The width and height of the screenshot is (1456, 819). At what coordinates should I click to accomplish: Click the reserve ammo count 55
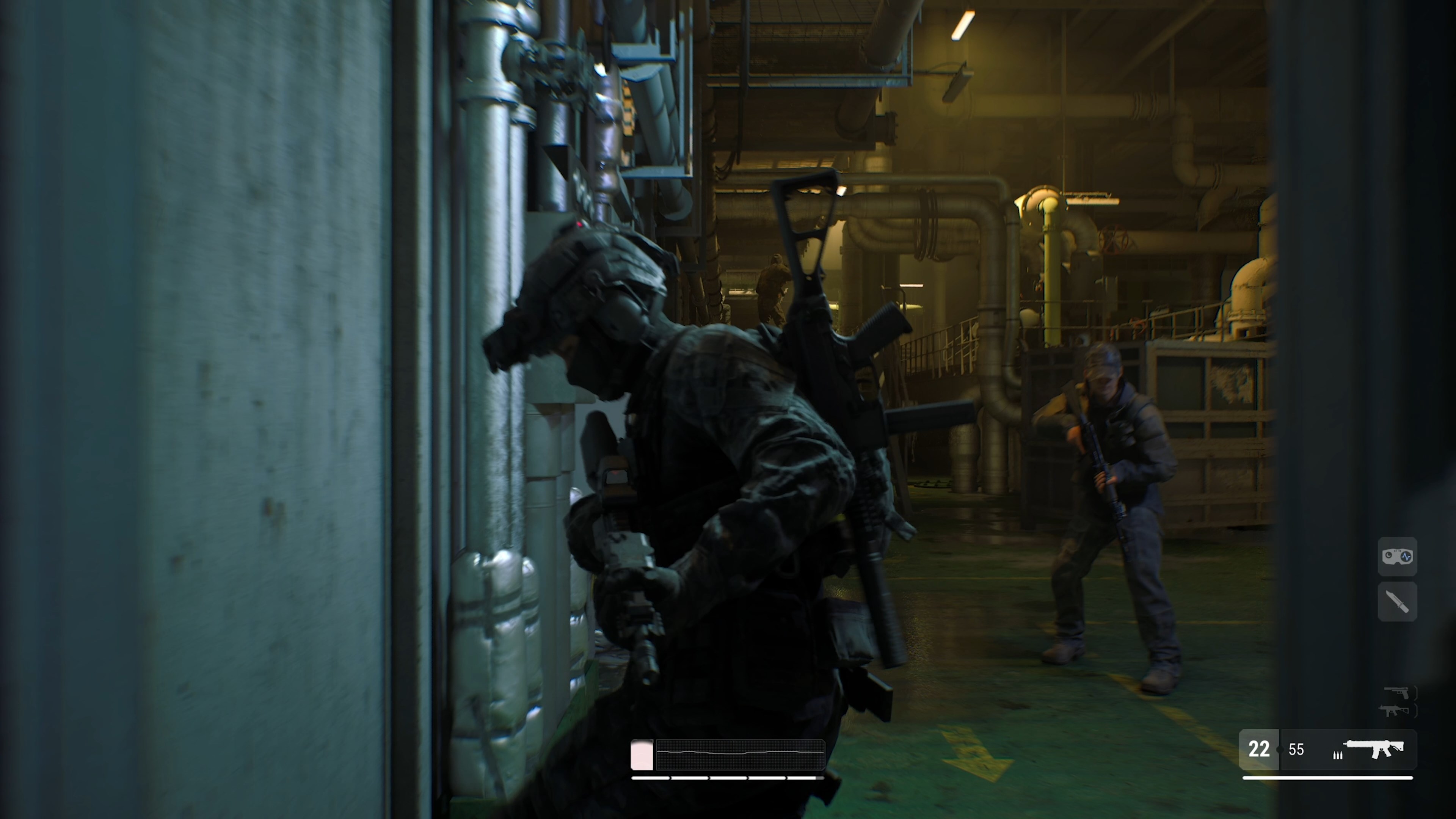(x=1297, y=750)
